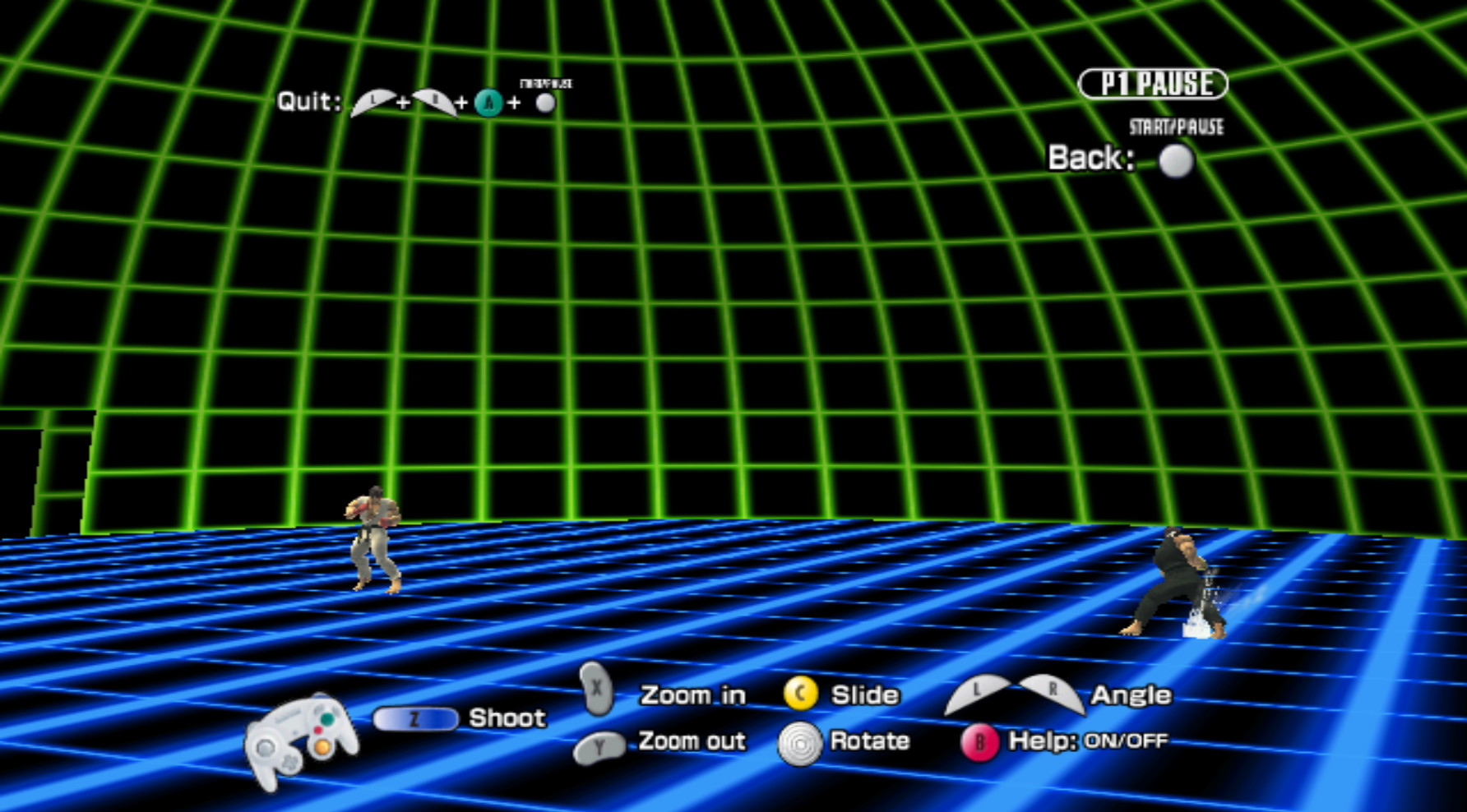Click the R trigger icon in the Quit combo
Screen dimensions: 1467x812
coord(435,102)
